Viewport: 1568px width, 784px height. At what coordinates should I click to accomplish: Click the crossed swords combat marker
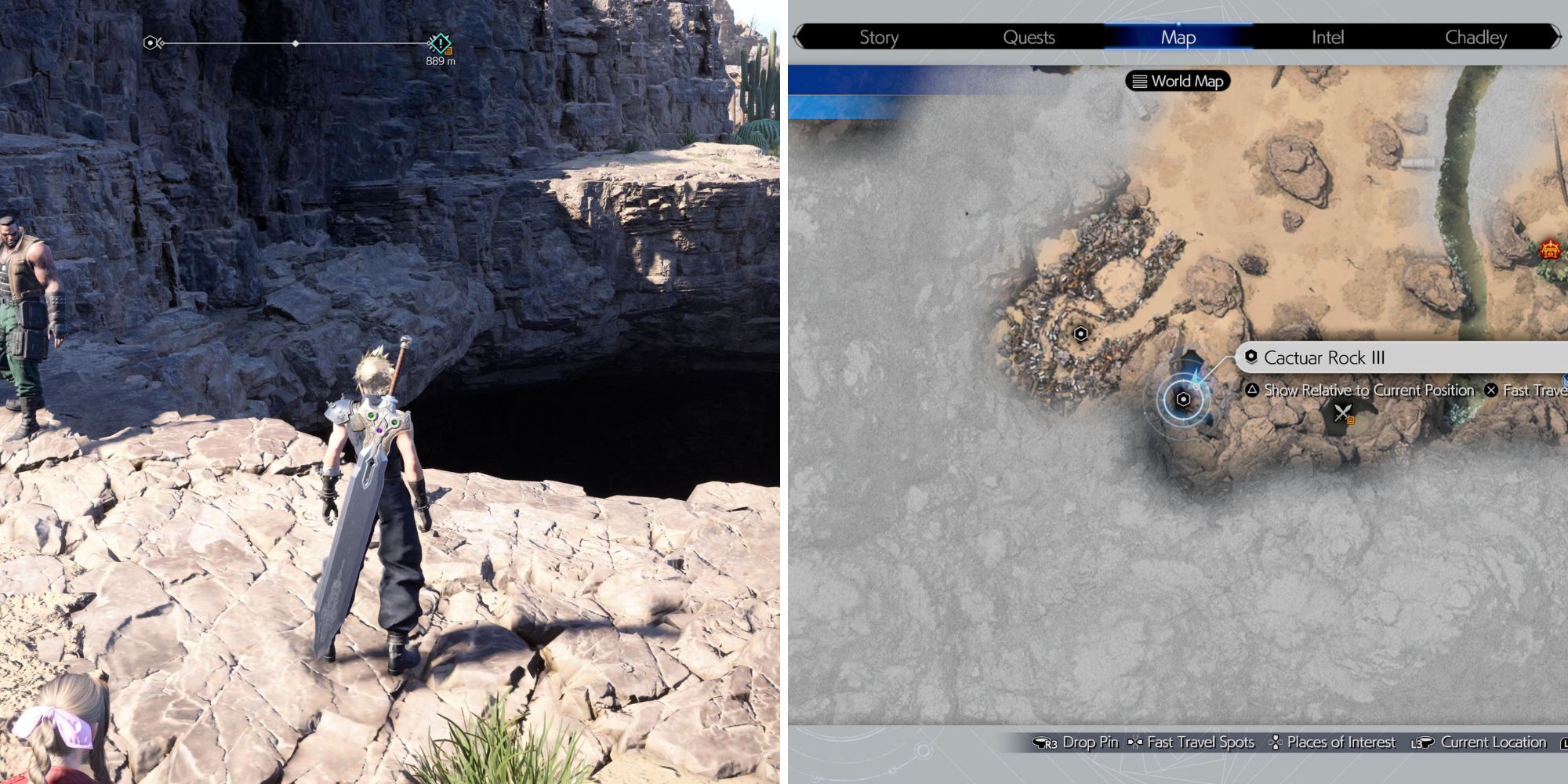(x=1343, y=413)
